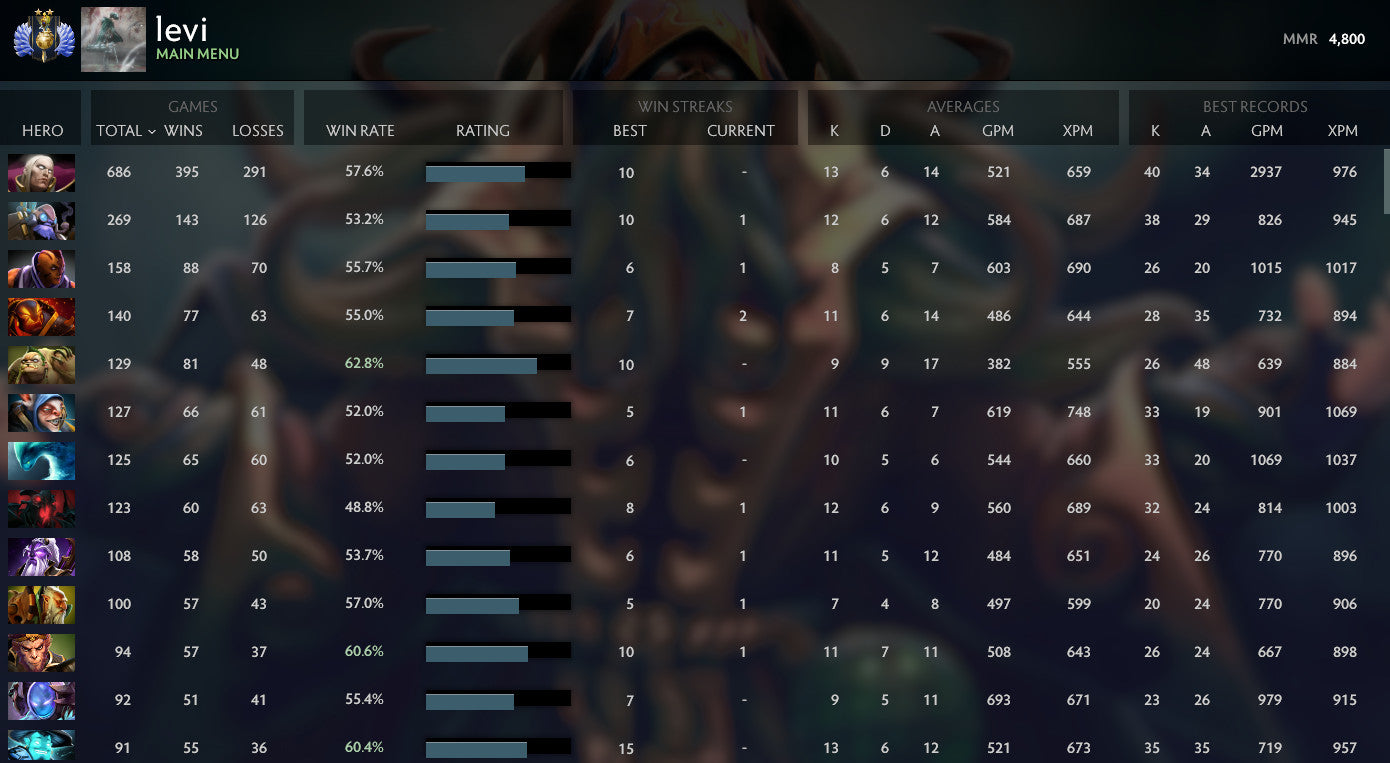The image size is (1390, 763).
Task: Select Monkey King's hero portrait
Action: (41, 651)
